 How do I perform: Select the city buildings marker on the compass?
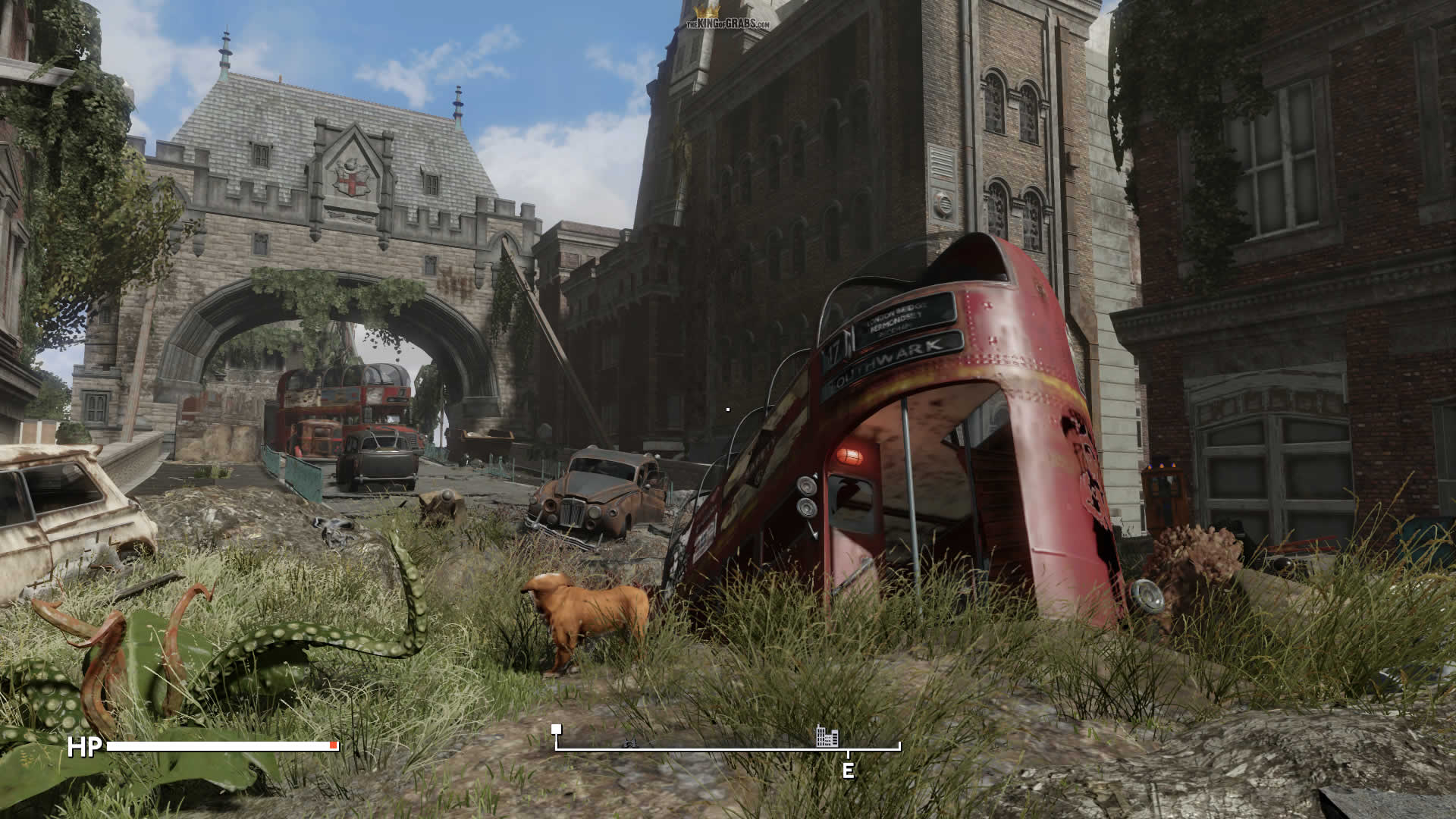[x=827, y=736]
